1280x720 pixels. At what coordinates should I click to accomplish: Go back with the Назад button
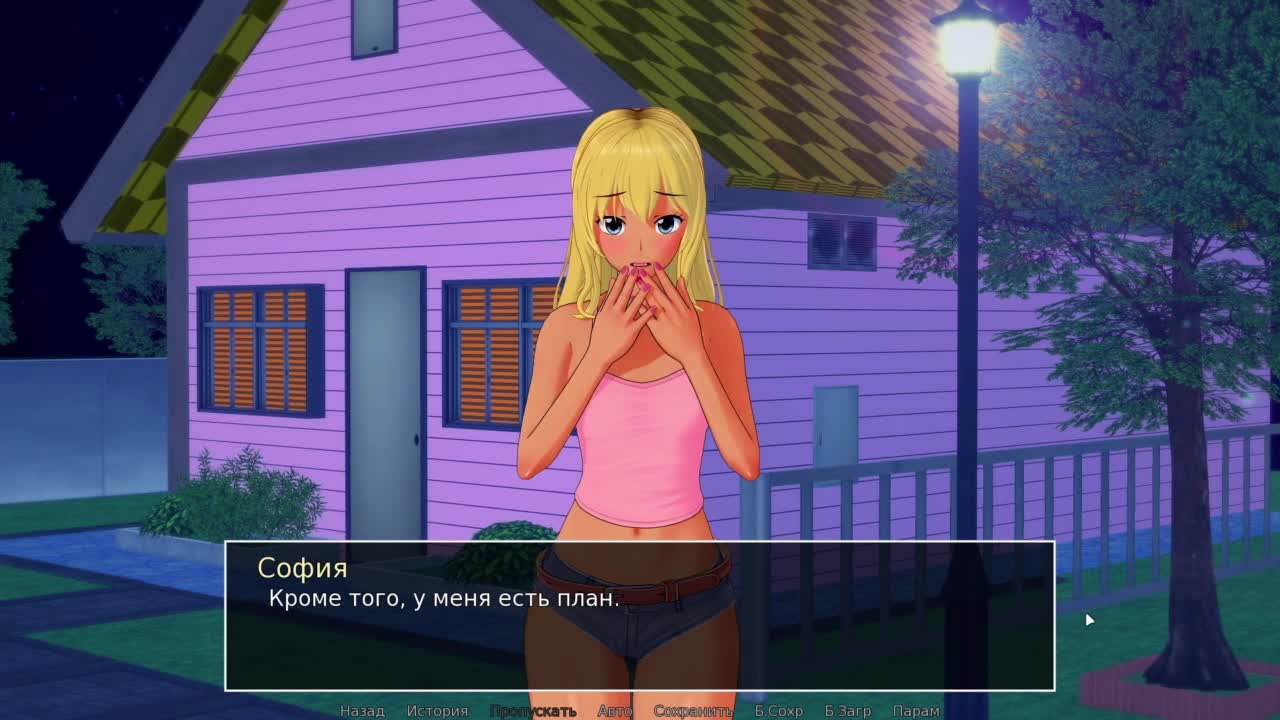tap(362, 711)
